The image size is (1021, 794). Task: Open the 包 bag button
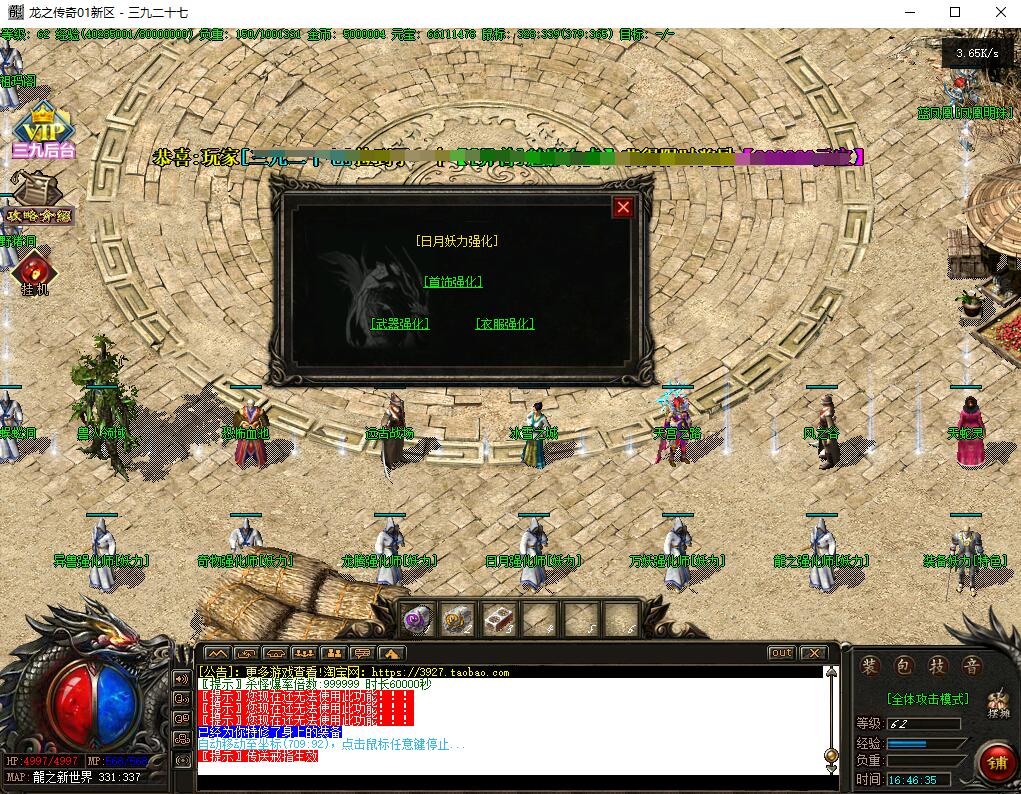[904, 666]
